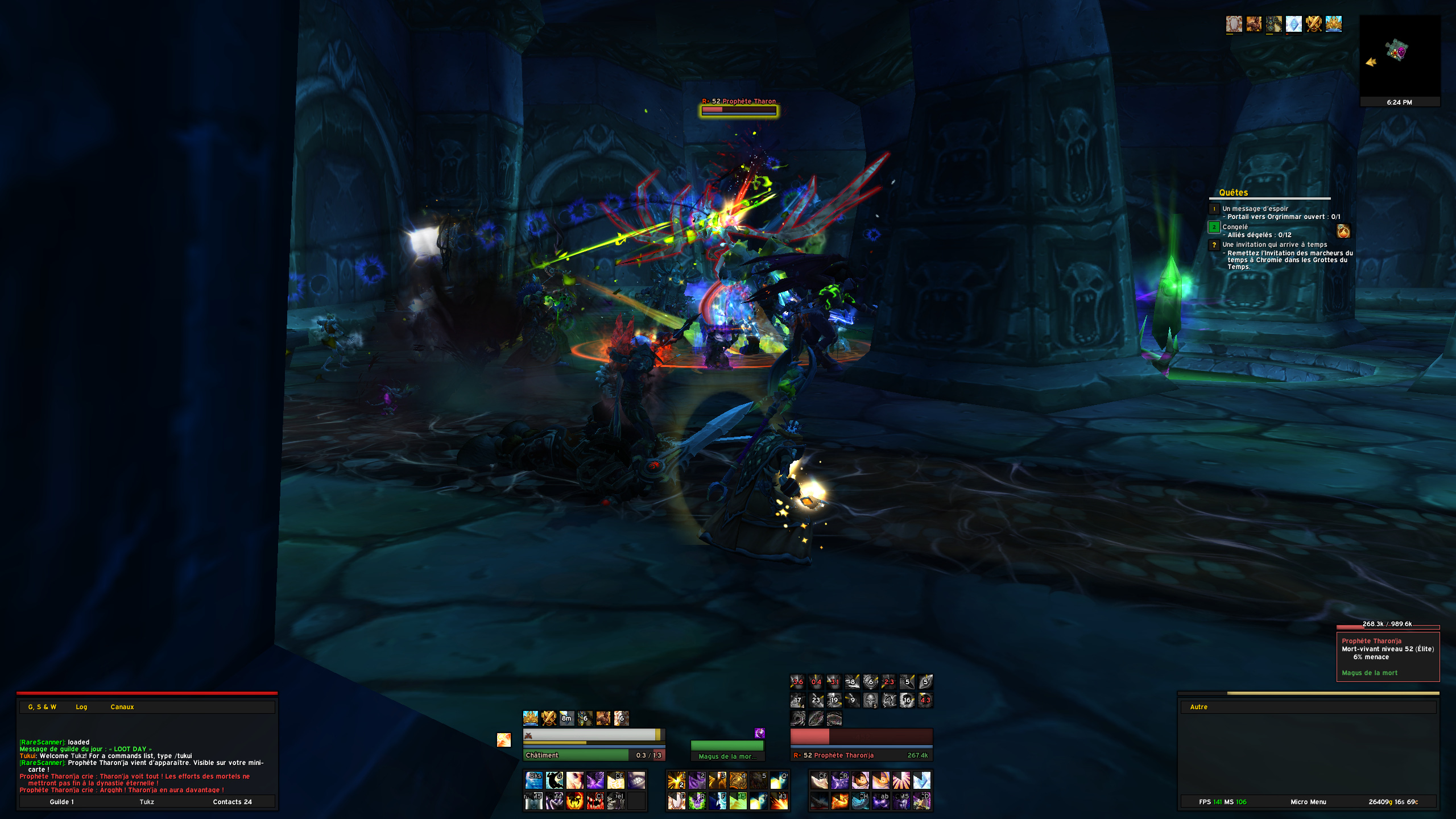Open the Canaux chat tab
The image size is (1456, 819).
click(122, 707)
